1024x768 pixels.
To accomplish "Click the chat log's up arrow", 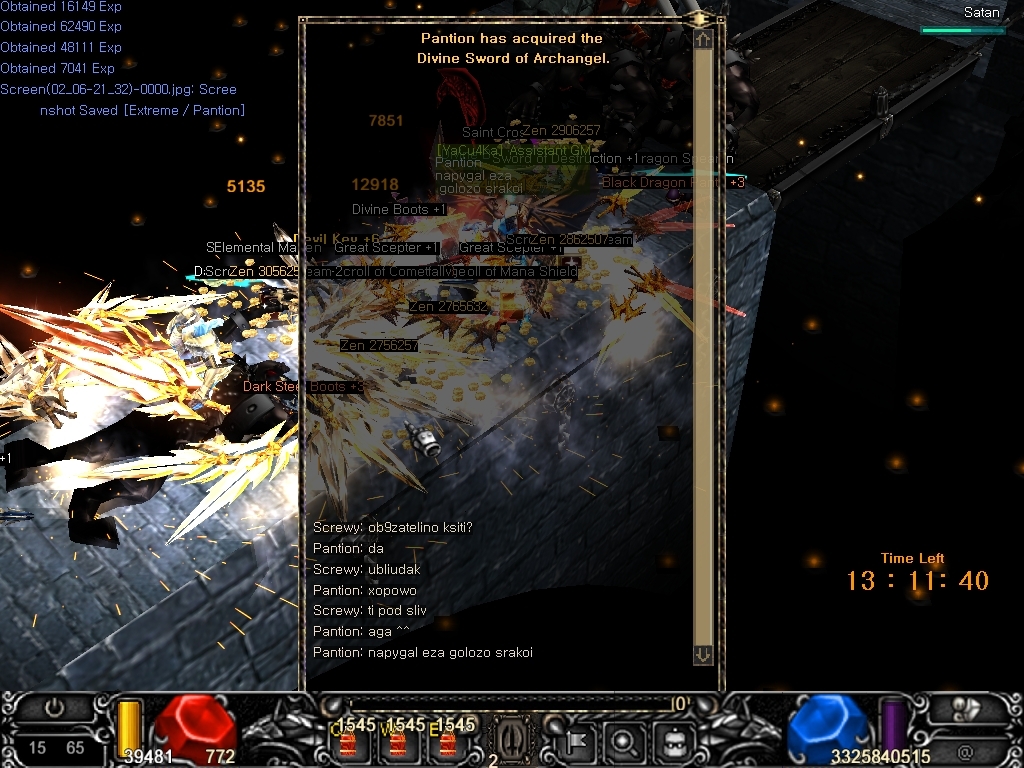I will pyautogui.click(x=703, y=39).
